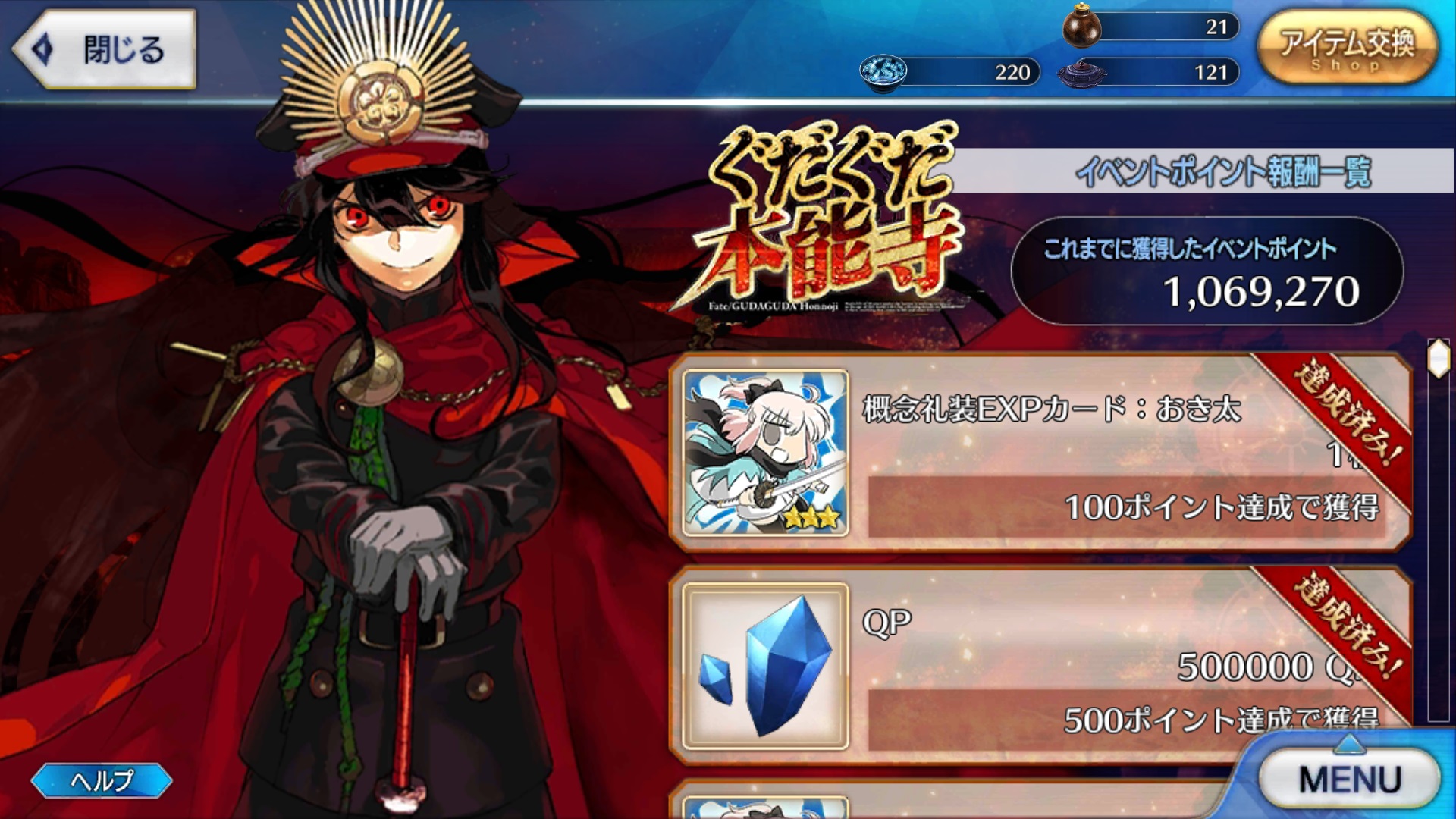Open the ヘルプ help page
Screen dimensions: 1456x819
102,780
